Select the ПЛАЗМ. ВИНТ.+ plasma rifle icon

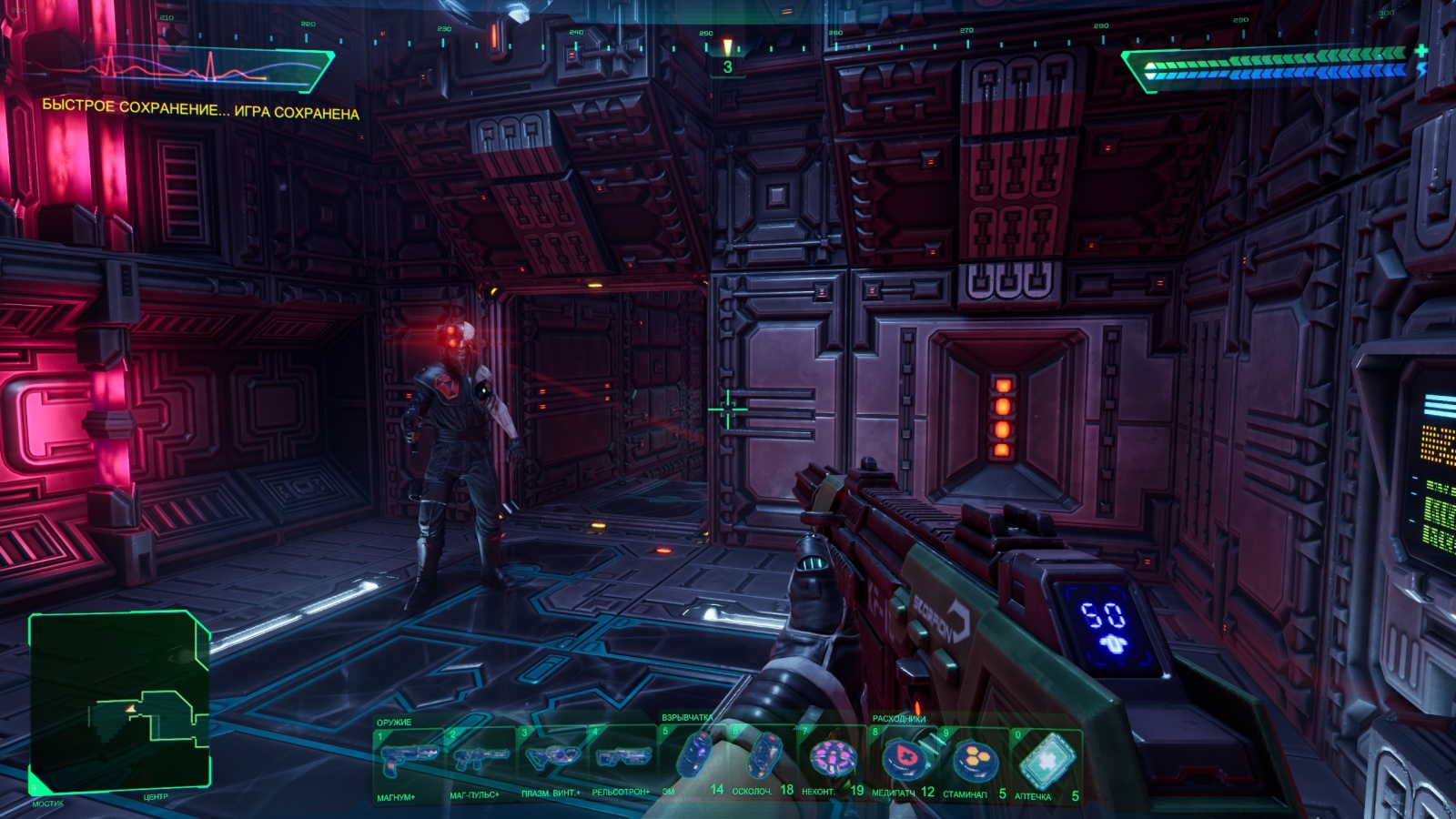pos(554,759)
